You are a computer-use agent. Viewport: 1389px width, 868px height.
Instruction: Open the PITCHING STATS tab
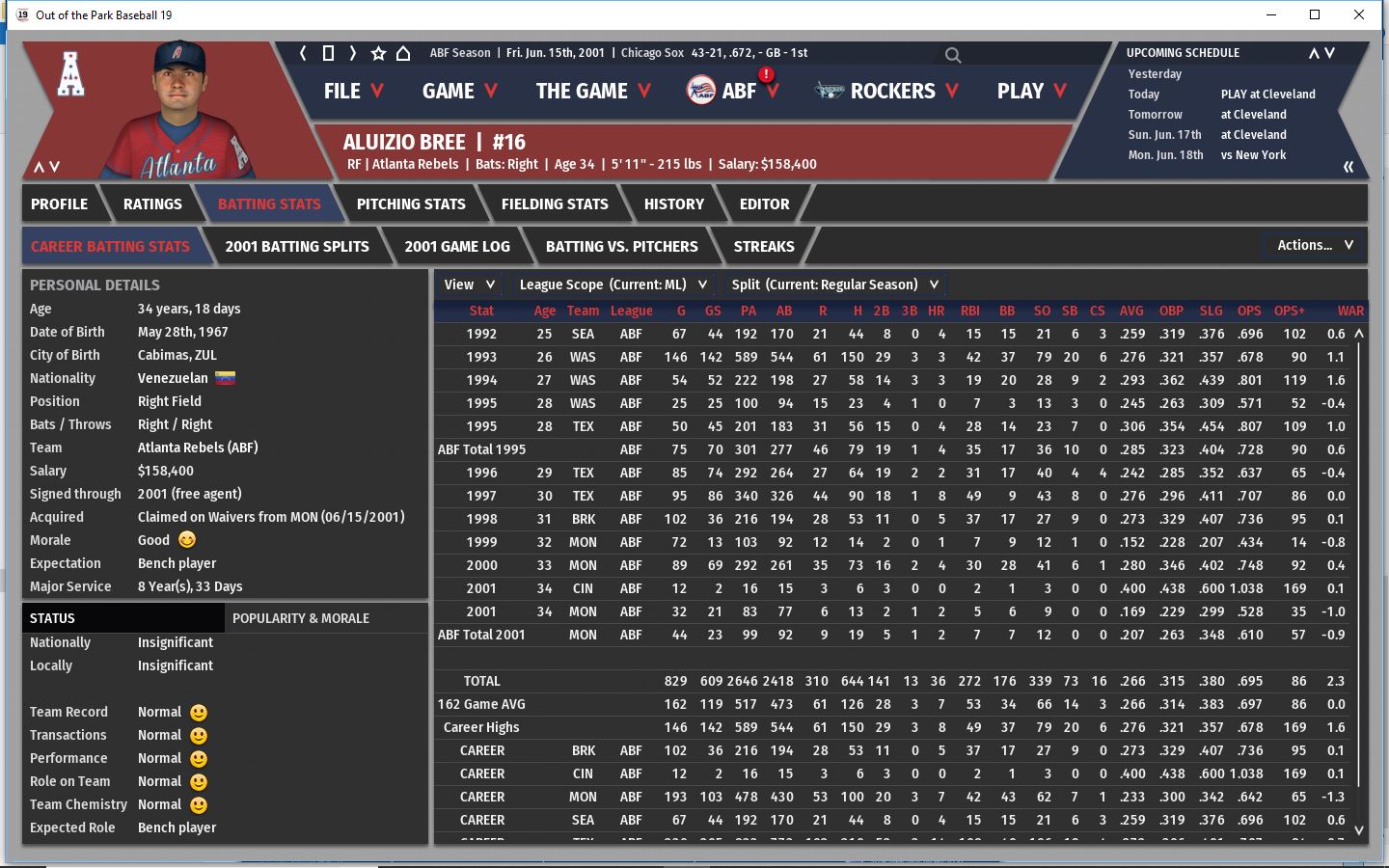411,204
